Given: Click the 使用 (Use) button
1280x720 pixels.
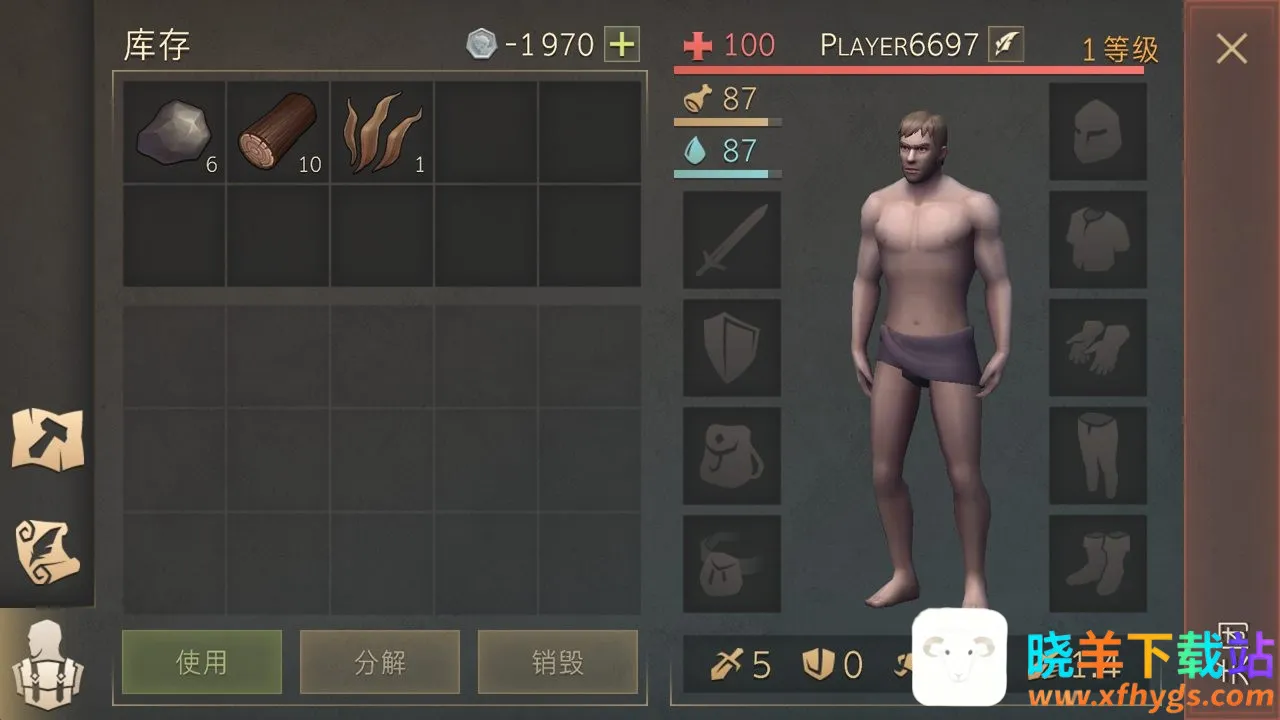Looking at the screenshot, I should pos(202,662).
